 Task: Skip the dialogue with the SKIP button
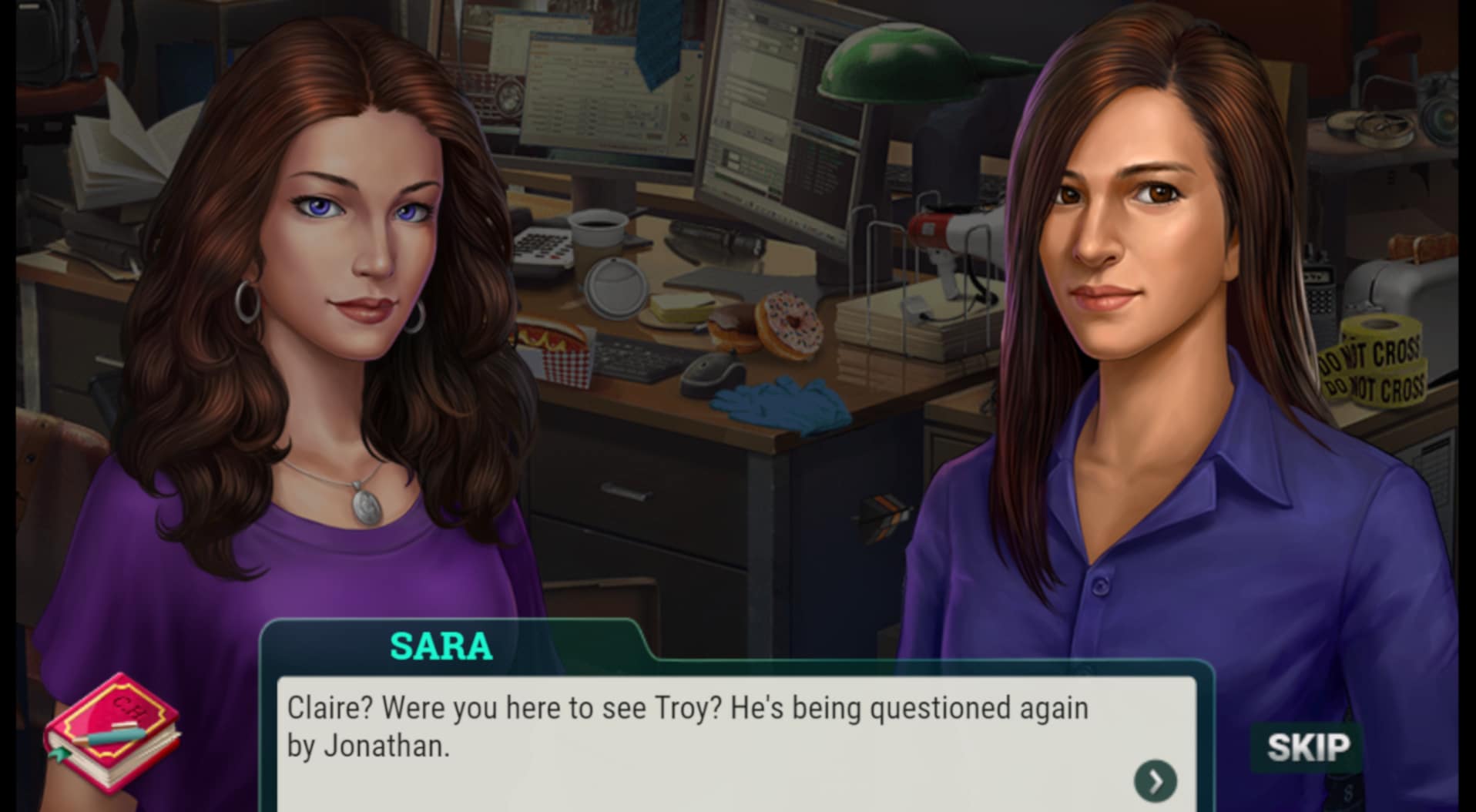(1307, 747)
